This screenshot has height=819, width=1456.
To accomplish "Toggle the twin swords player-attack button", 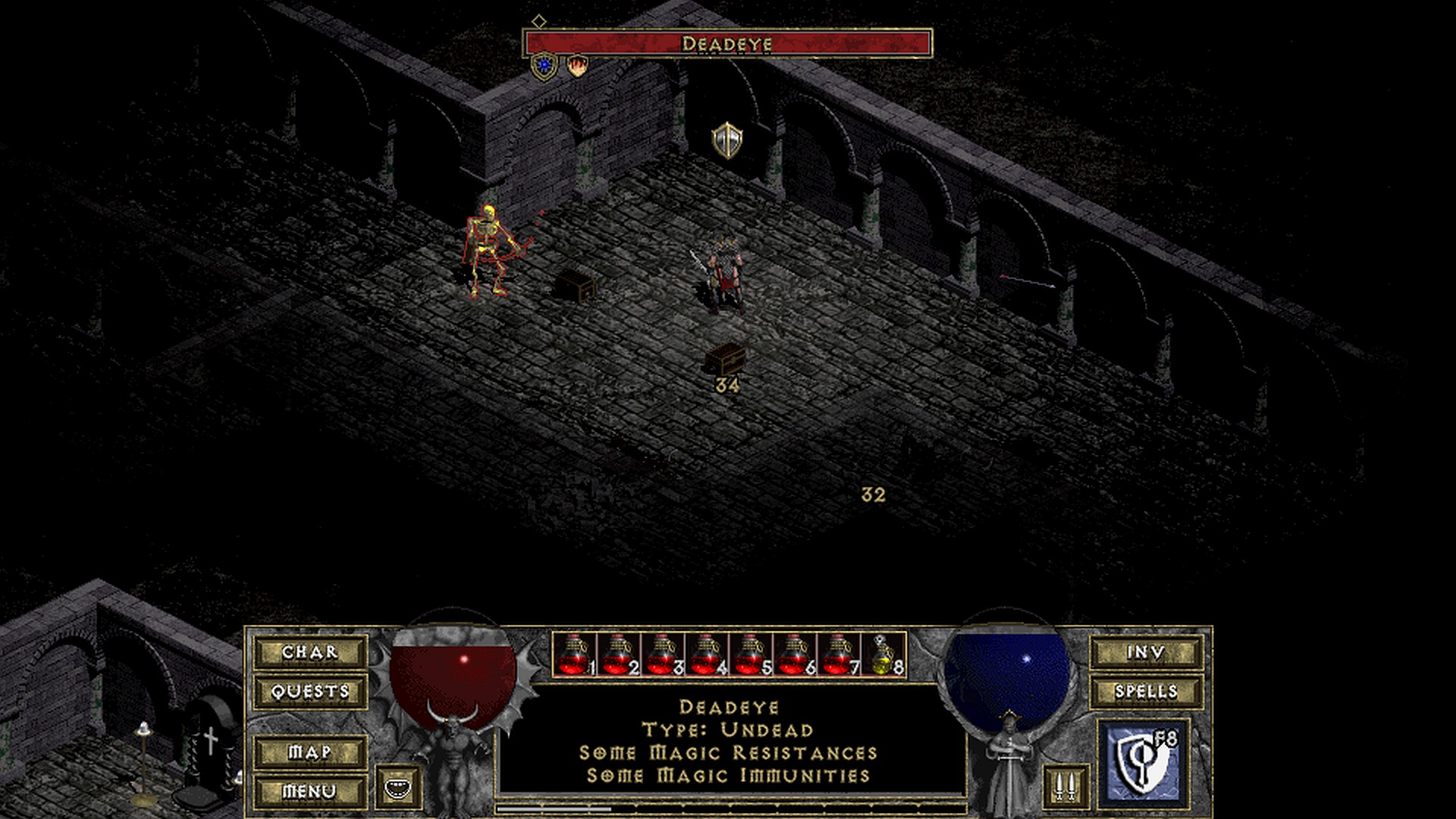I will (1065, 786).
